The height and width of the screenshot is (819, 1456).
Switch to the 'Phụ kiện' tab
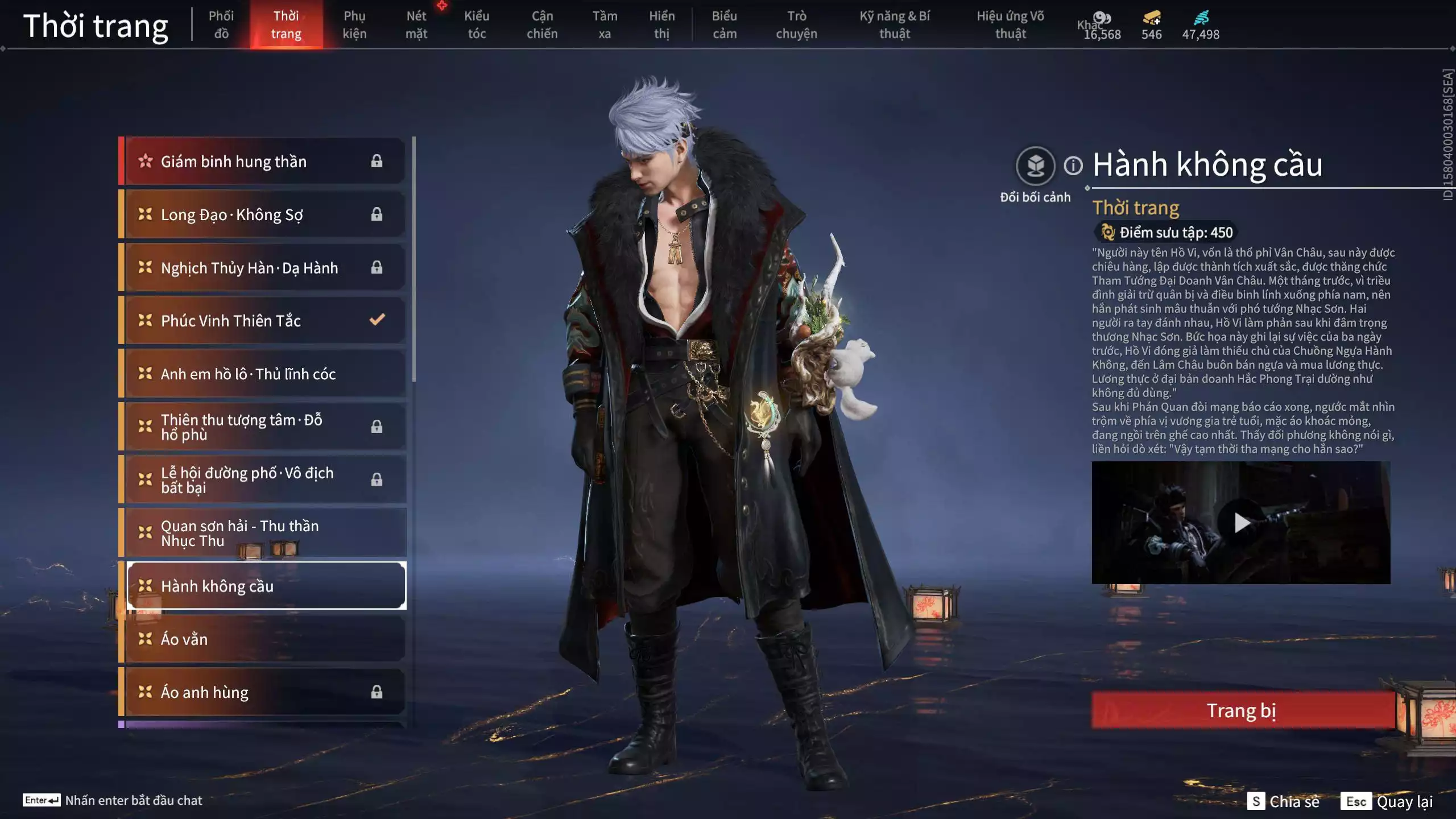pos(354,24)
